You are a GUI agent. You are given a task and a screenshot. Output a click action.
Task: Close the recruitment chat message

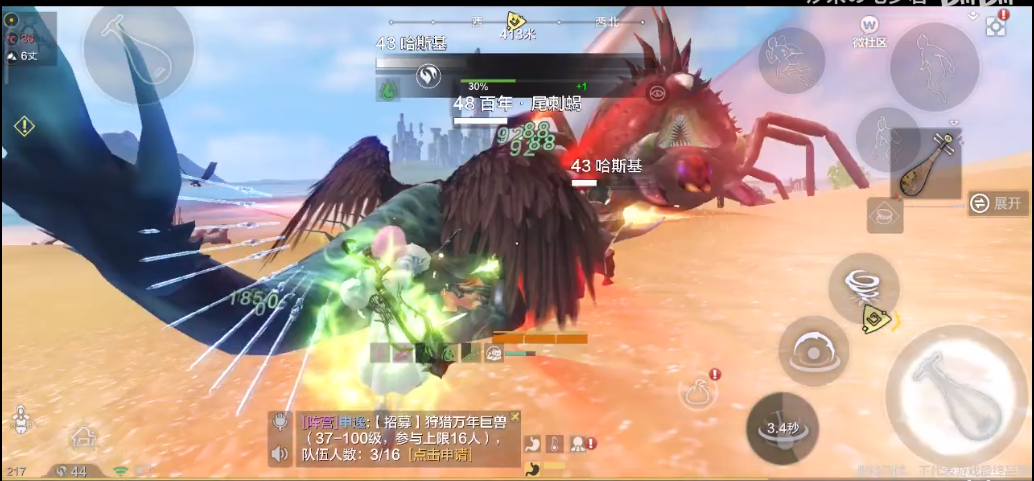tap(515, 416)
